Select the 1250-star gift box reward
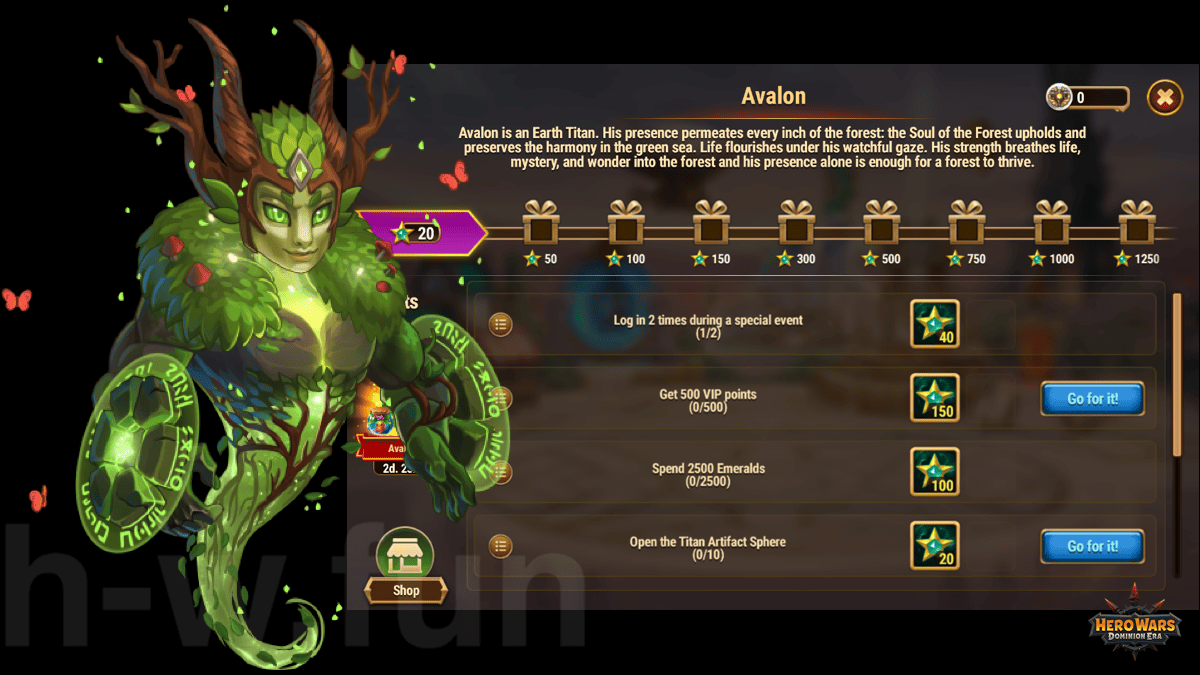The height and width of the screenshot is (675, 1200). tap(1137, 223)
